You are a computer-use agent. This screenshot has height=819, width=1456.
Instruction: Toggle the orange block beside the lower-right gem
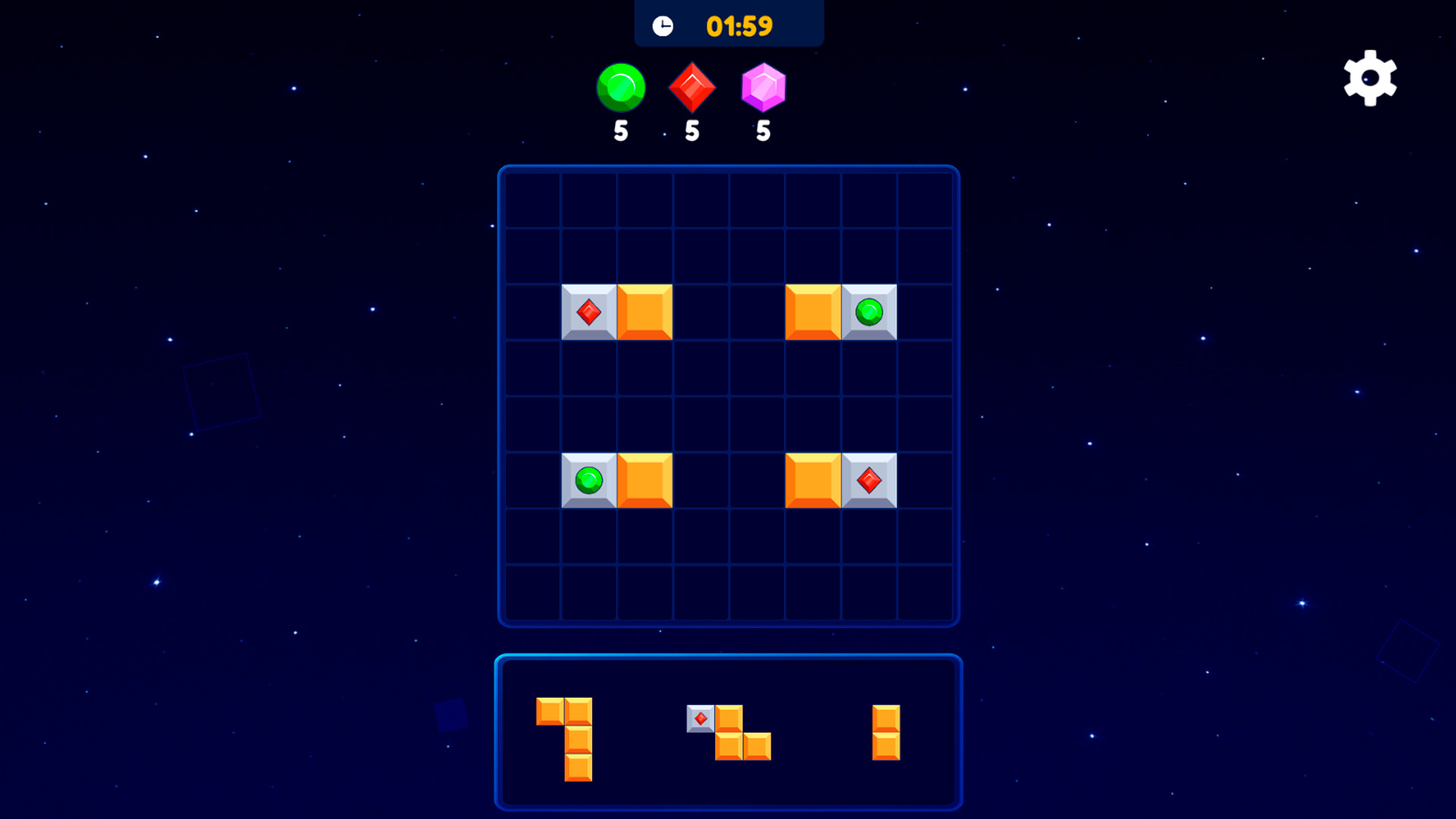(x=813, y=479)
